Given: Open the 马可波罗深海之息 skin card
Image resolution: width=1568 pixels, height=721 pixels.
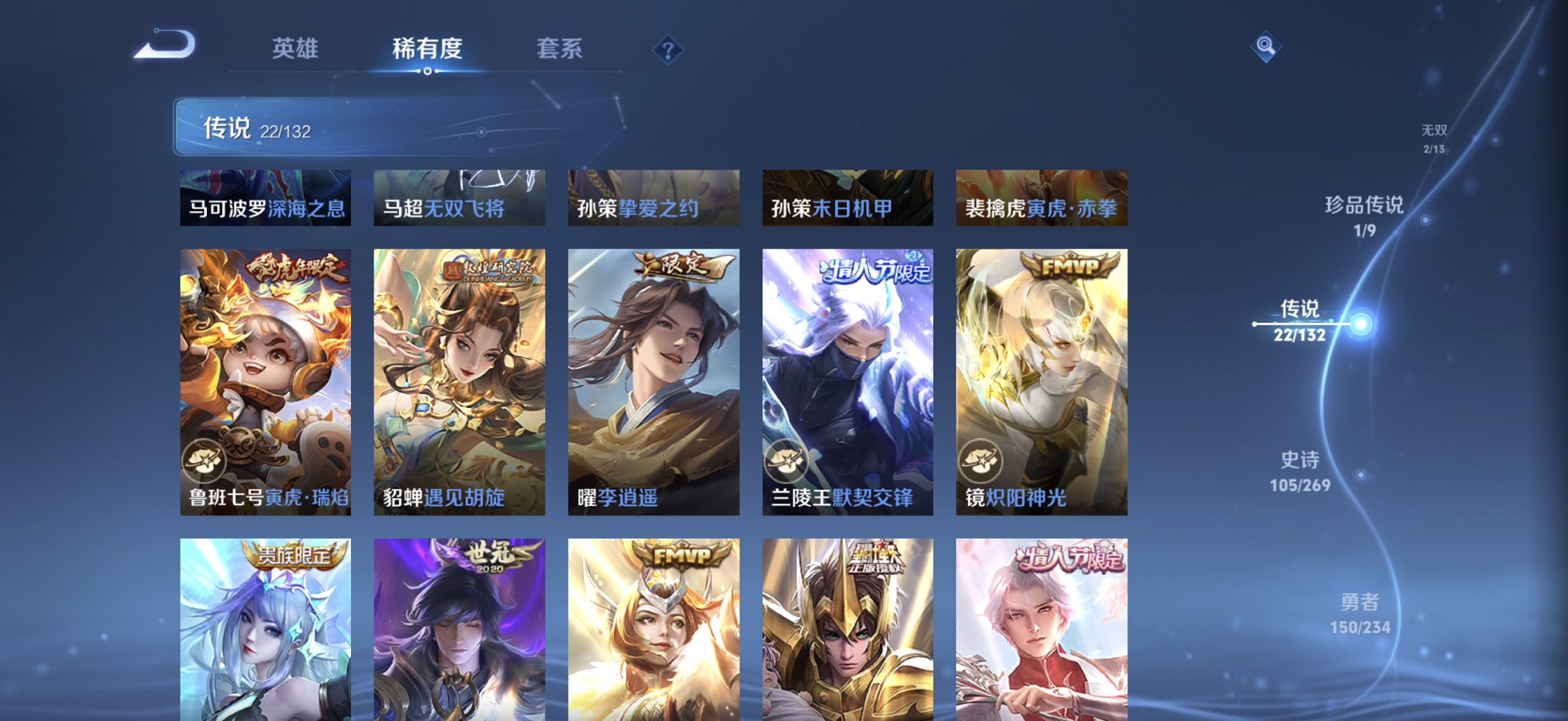Looking at the screenshot, I should (x=264, y=198).
